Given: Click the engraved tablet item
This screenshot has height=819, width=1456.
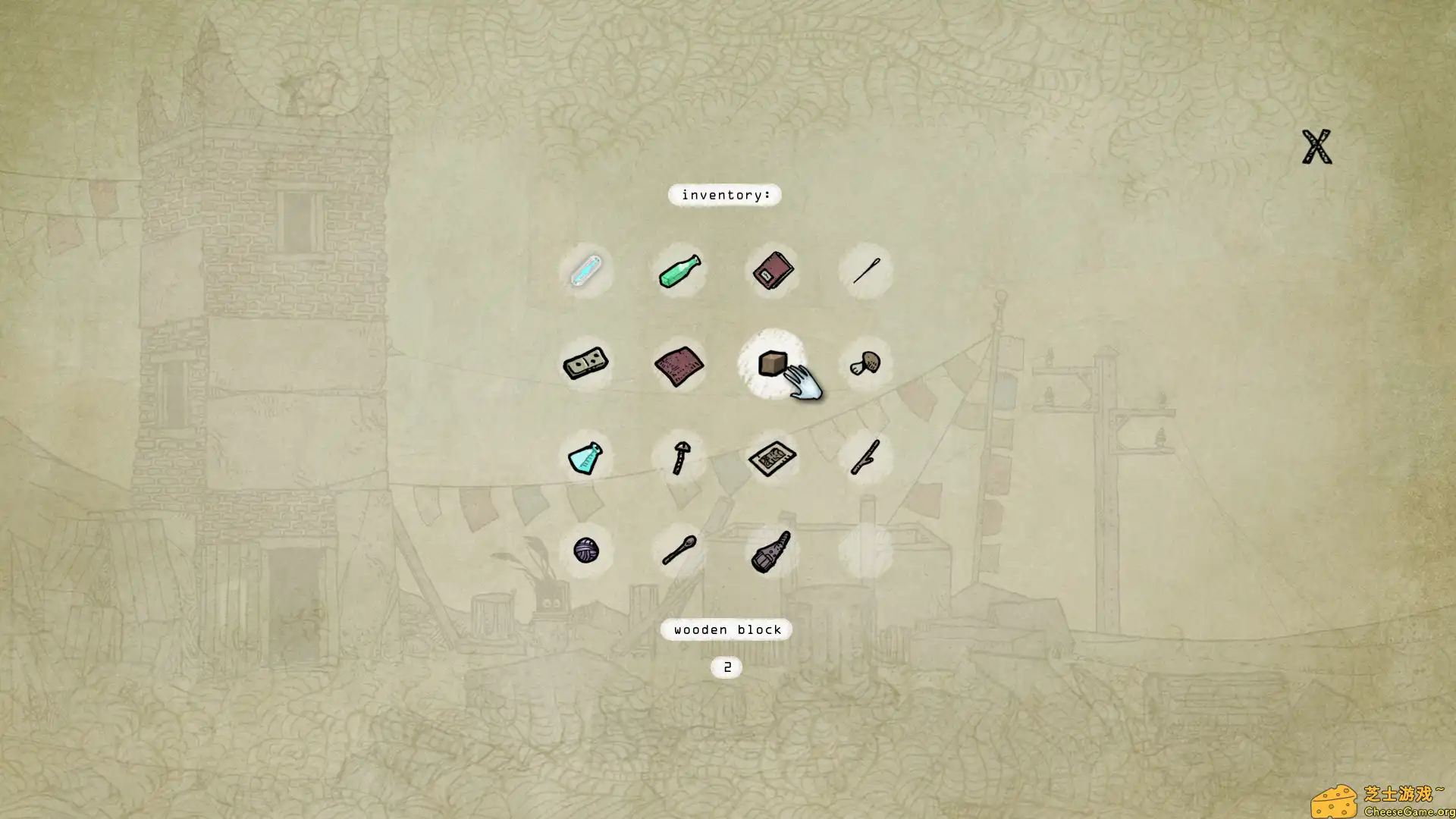Looking at the screenshot, I should 771,457.
